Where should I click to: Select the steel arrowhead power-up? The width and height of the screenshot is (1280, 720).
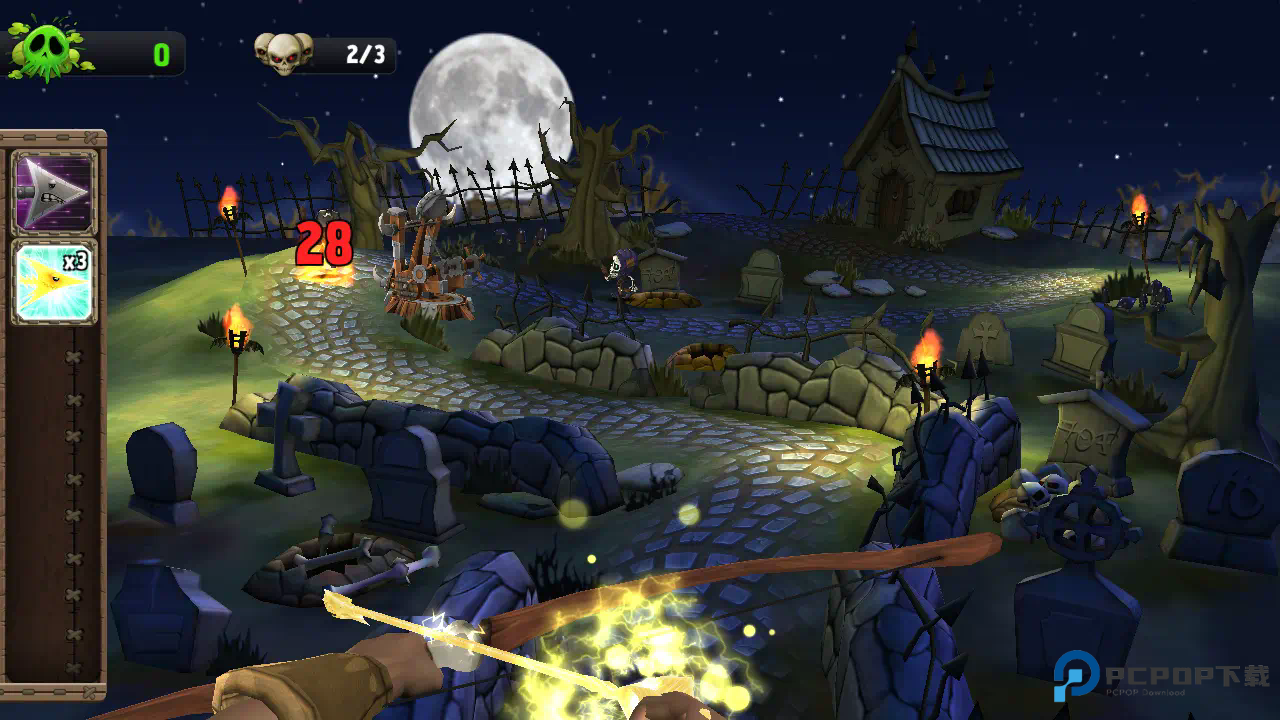pyautogui.click(x=54, y=192)
